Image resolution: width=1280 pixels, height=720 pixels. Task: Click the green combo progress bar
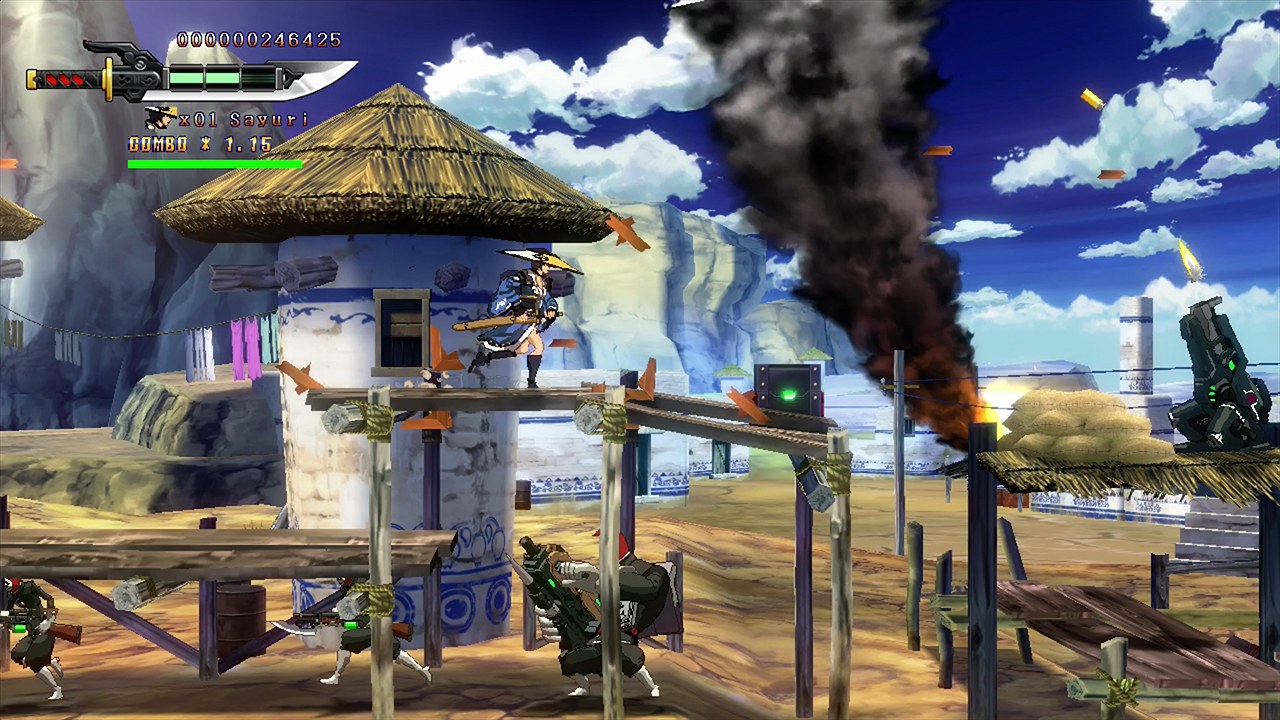coord(213,162)
